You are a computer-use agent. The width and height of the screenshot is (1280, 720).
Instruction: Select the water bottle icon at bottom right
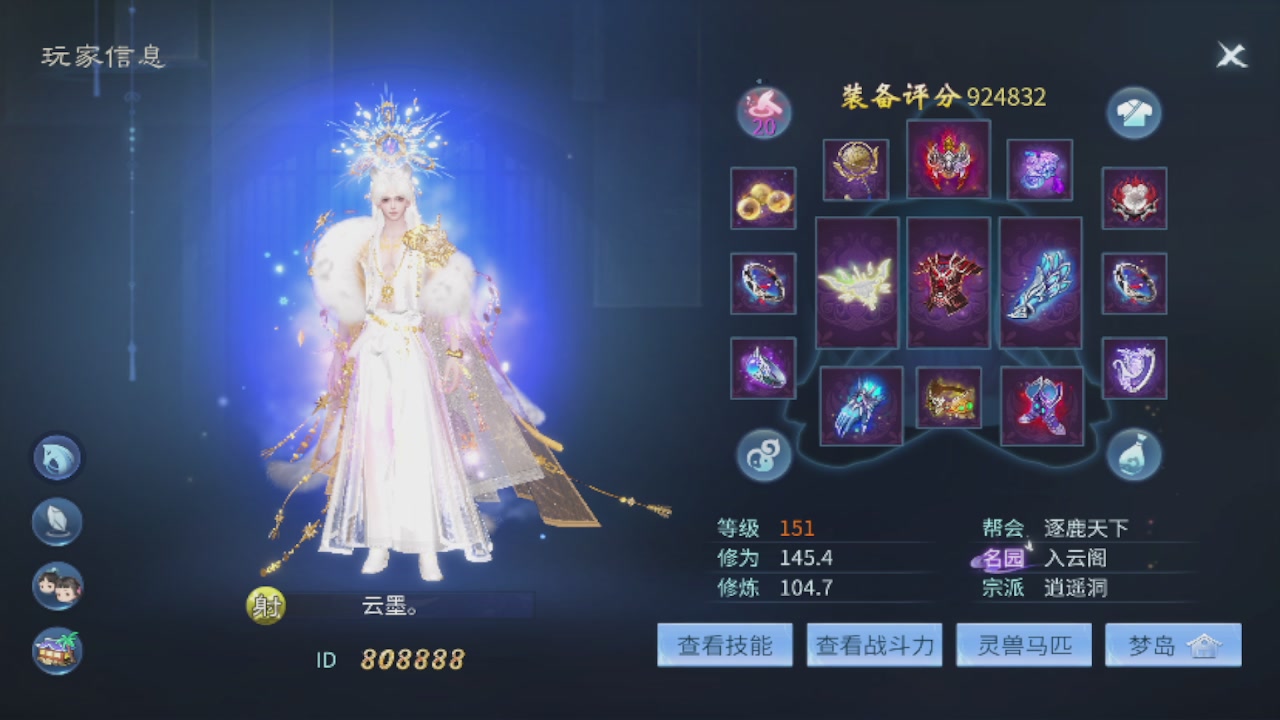[x=1133, y=455]
